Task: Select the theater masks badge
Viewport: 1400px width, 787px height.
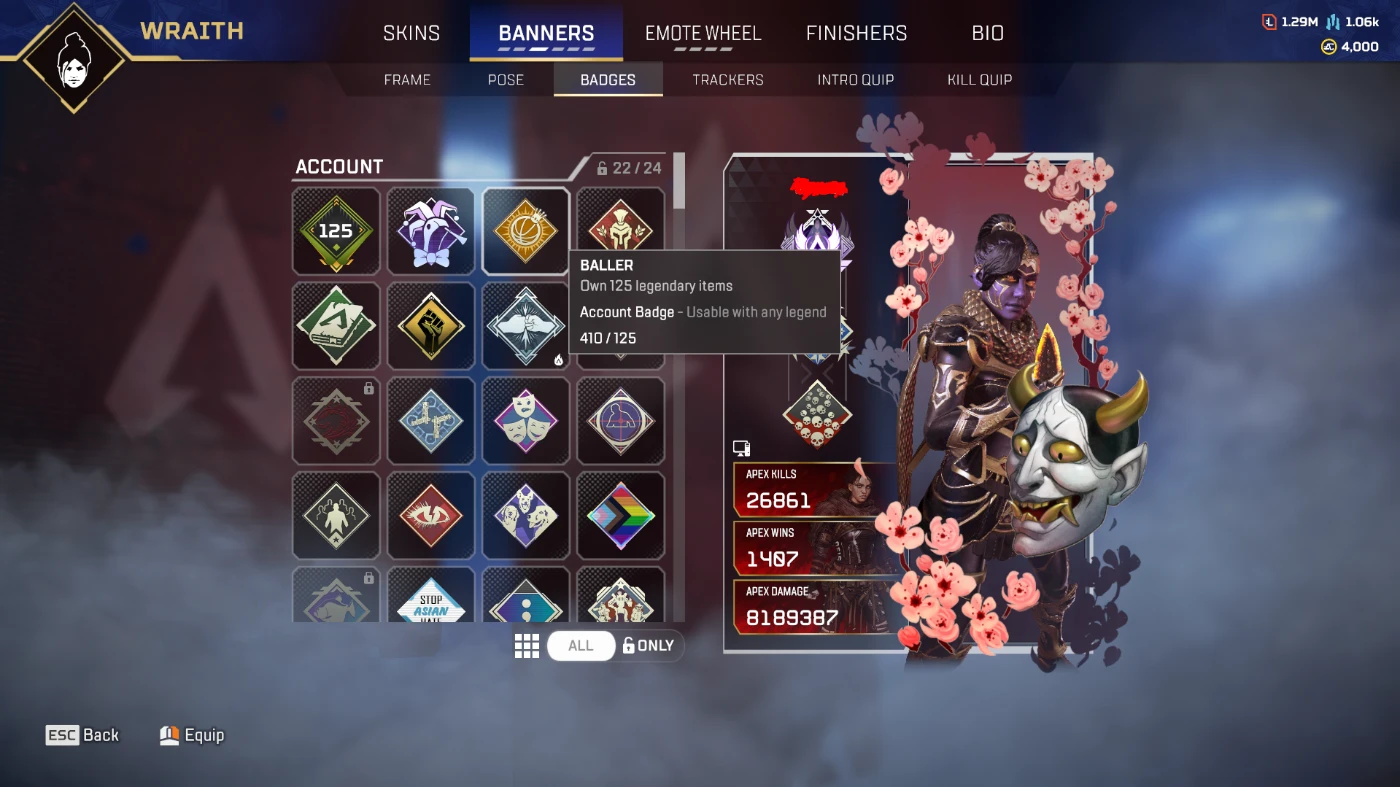Action: pos(525,421)
